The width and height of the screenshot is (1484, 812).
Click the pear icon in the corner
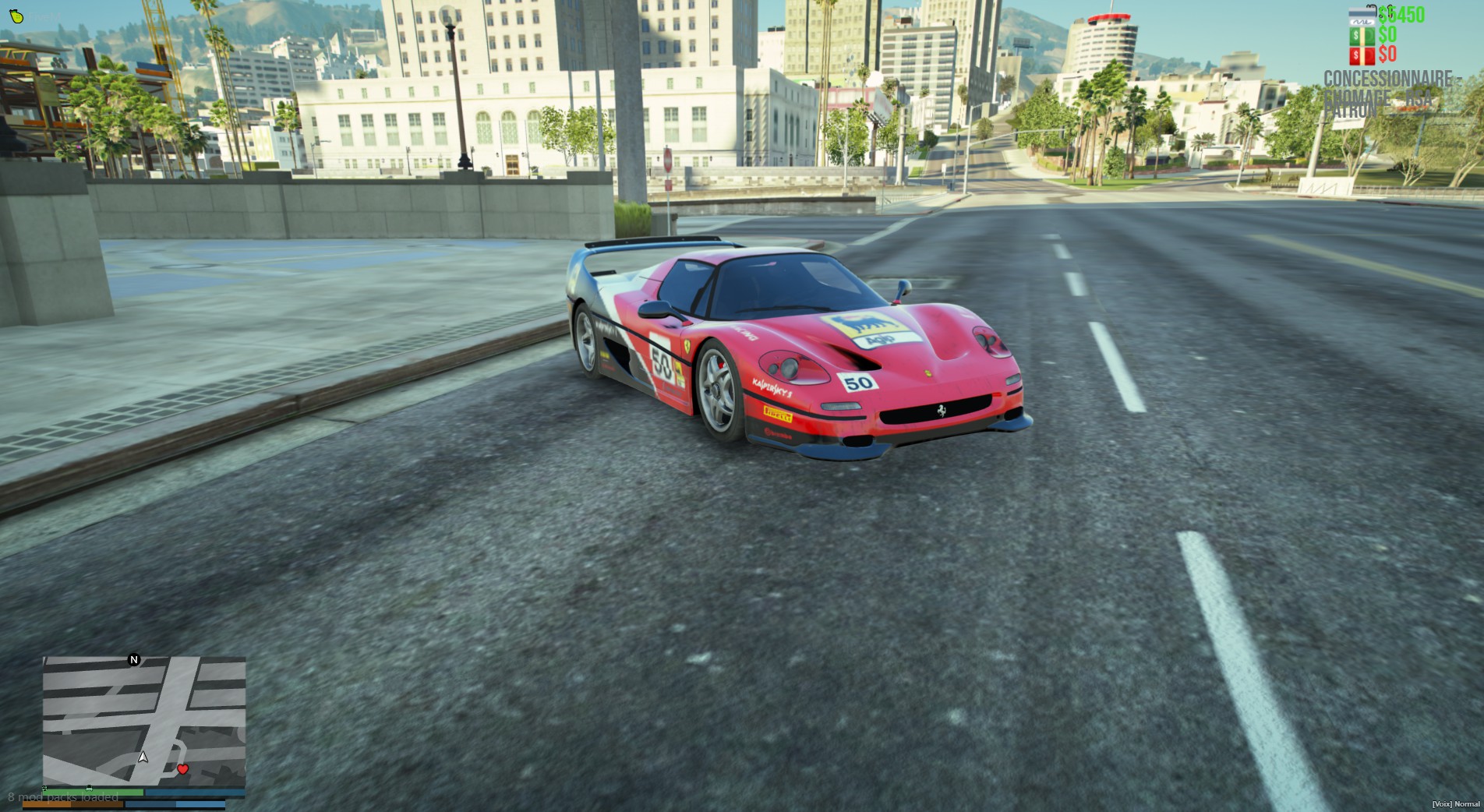tap(16, 16)
